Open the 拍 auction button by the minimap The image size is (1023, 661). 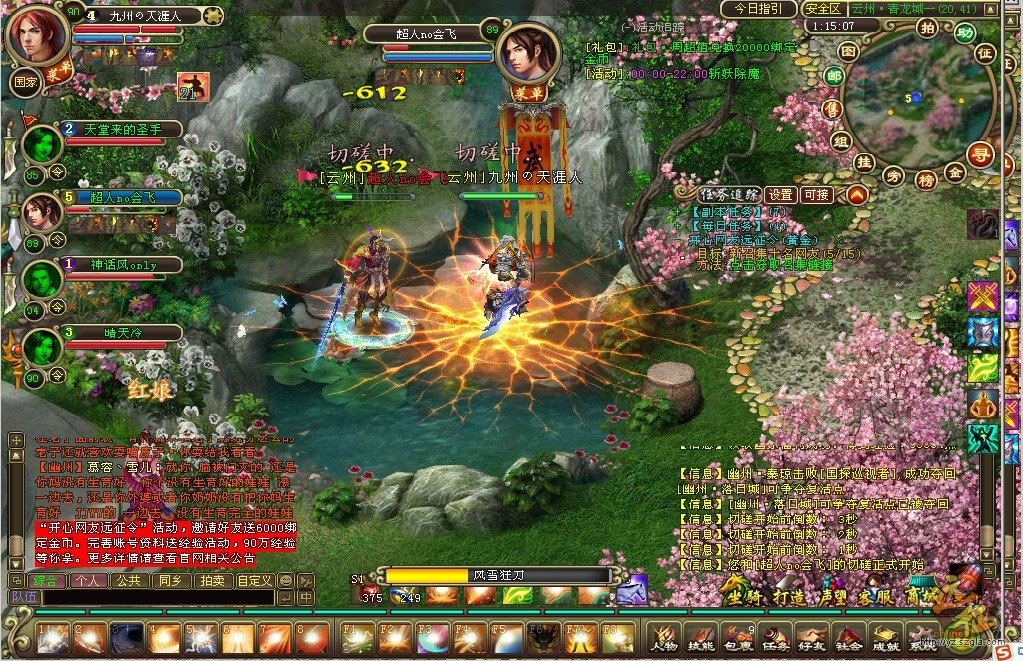point(927,27)
